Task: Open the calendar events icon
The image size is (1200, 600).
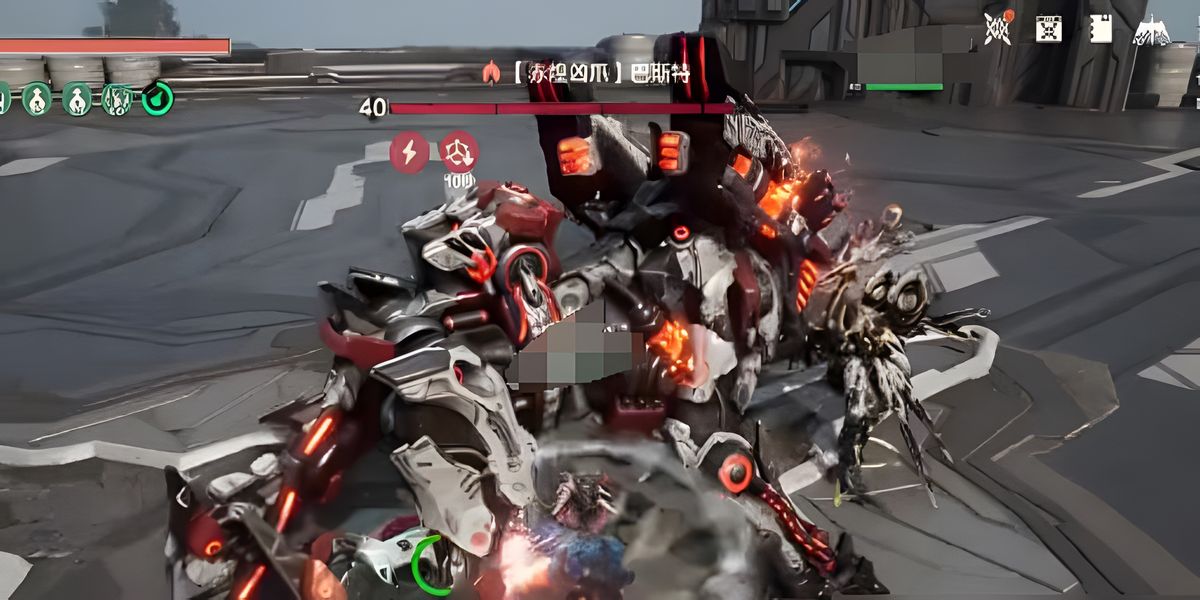Action: point(1048,29)
